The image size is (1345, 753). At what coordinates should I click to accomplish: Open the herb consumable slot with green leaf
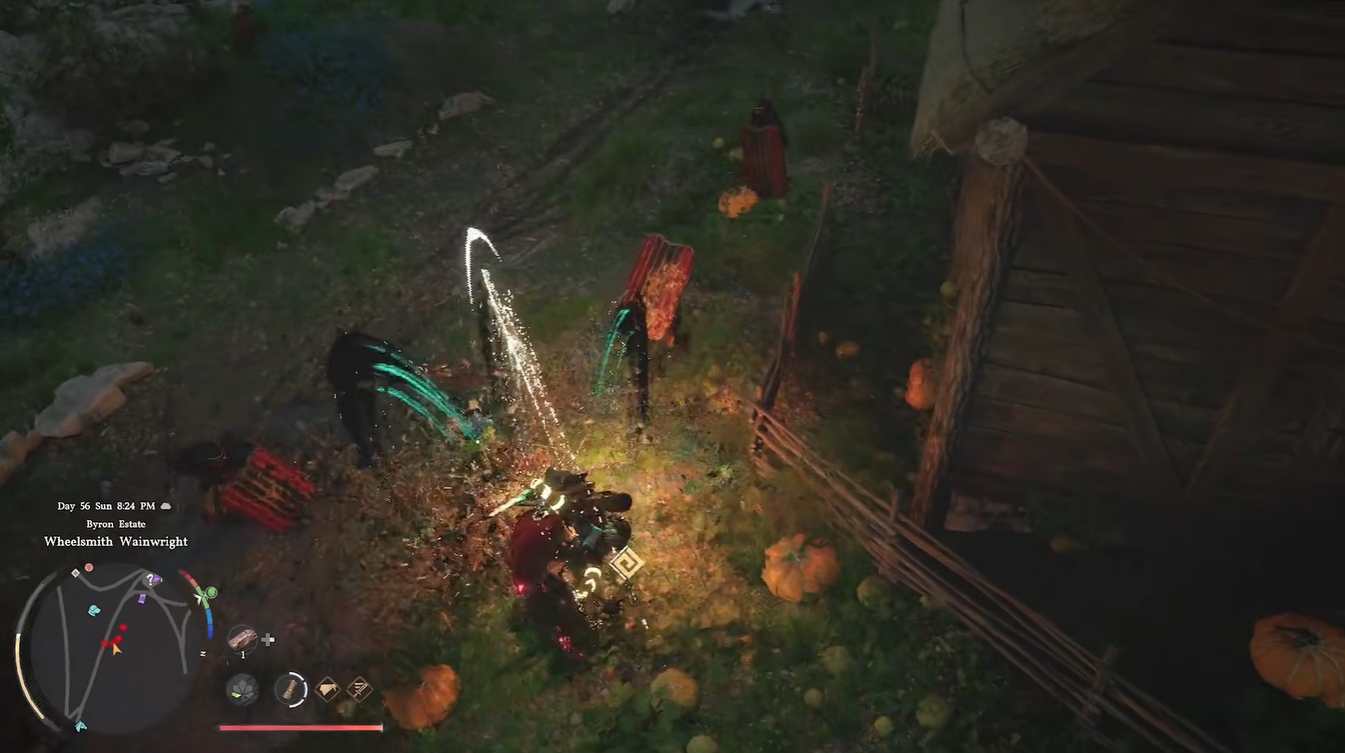(x=243, y=689)
